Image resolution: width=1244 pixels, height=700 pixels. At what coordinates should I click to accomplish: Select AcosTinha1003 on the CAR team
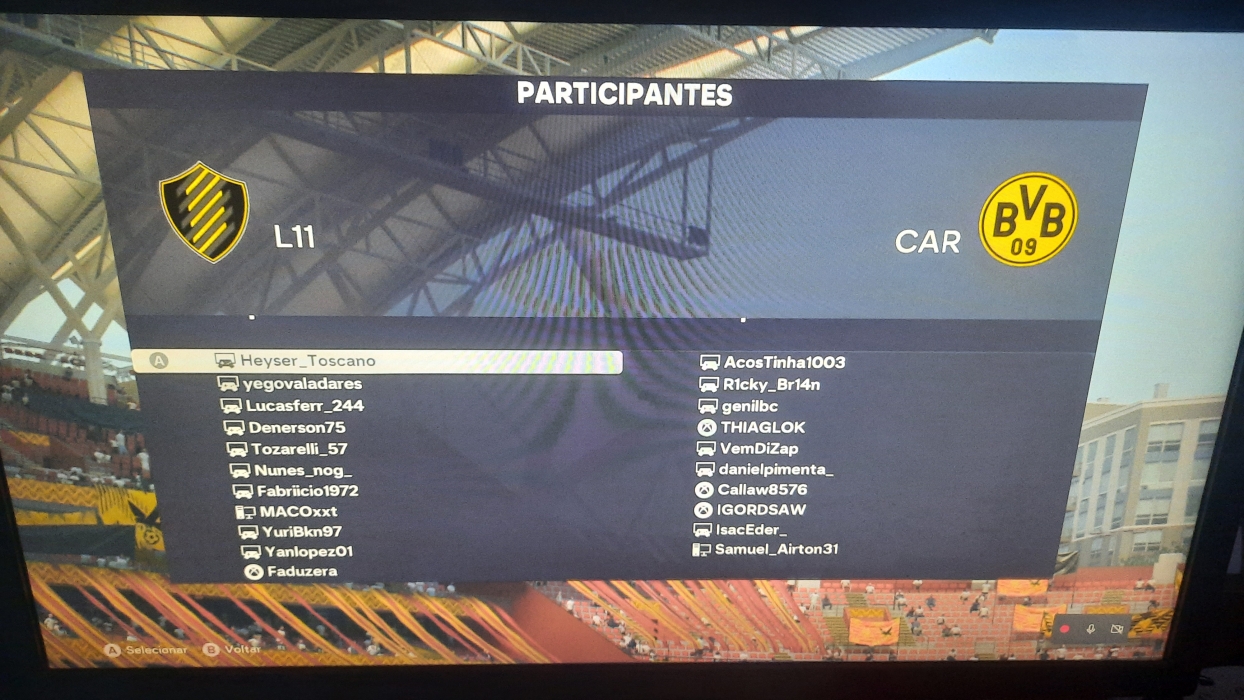point(784,363)
